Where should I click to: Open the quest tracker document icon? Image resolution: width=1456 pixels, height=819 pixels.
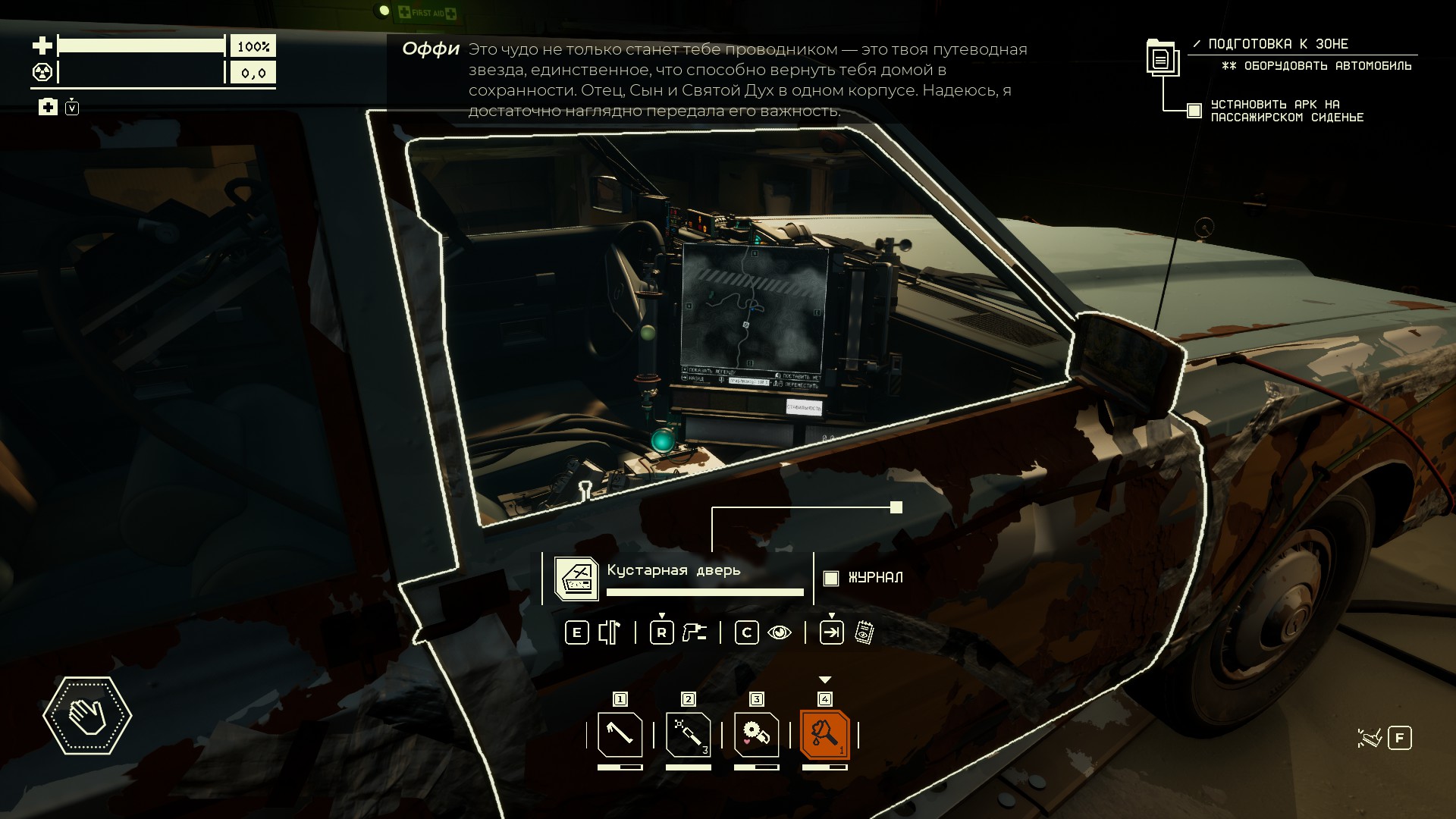(x=1161, y=58)
